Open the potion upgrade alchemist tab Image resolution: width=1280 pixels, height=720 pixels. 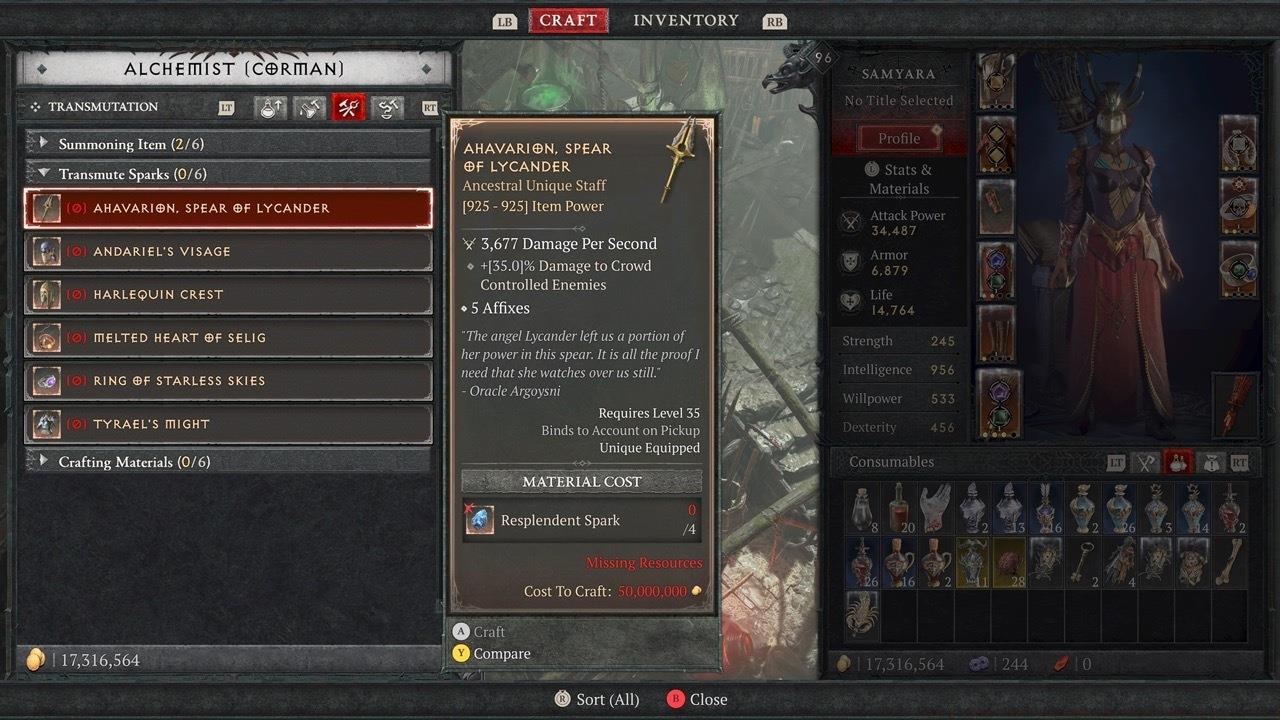click(x=270, y=108)
